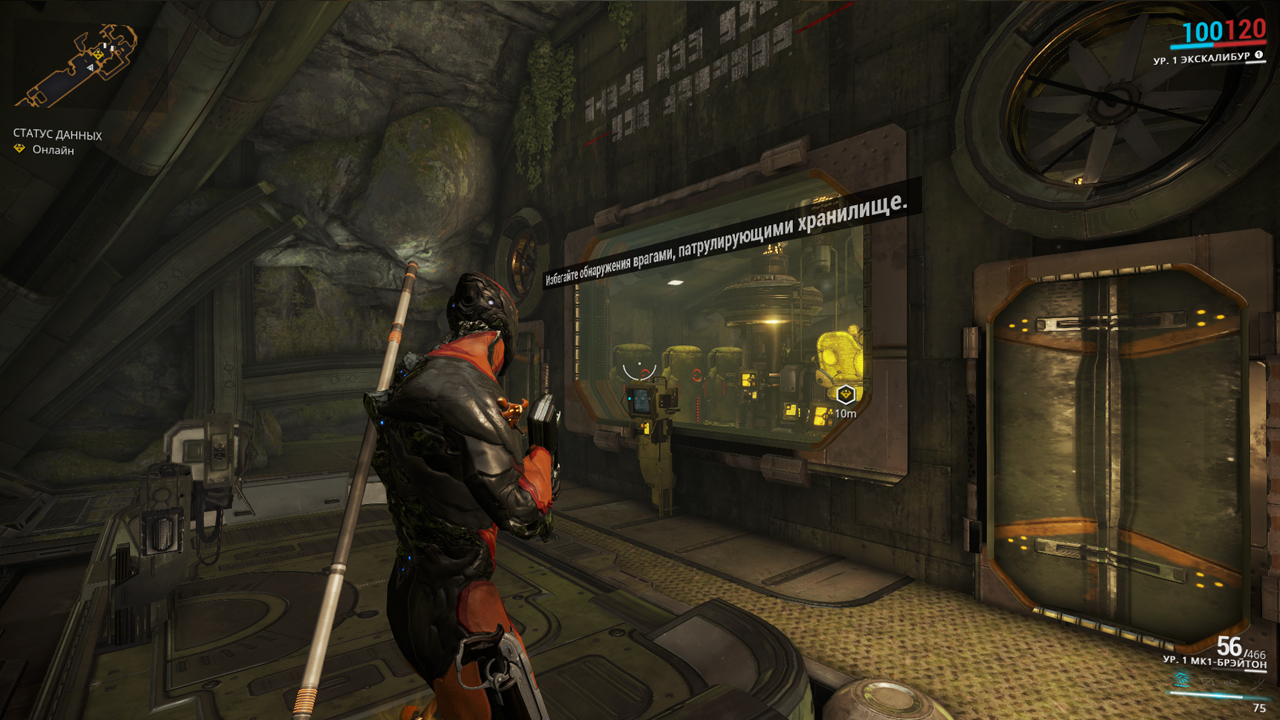This screenshot has height=720, width=1280.
Task: Click the waypoint triangle on the minimap
Action: (91, 67)
